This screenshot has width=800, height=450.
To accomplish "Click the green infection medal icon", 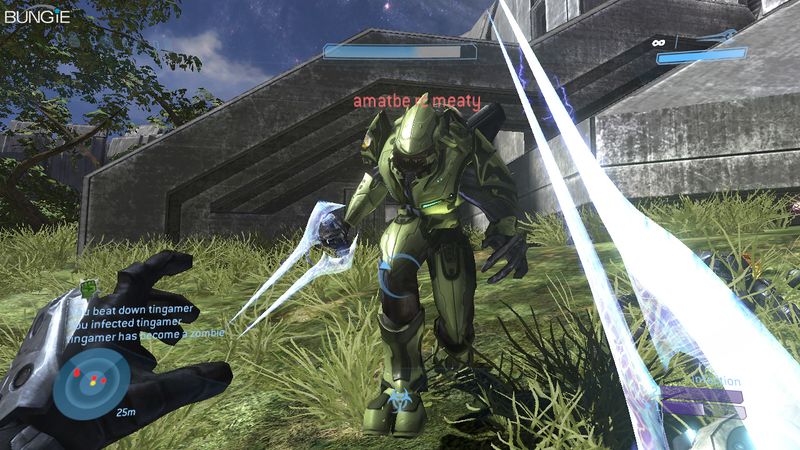I will click(88, 289).
